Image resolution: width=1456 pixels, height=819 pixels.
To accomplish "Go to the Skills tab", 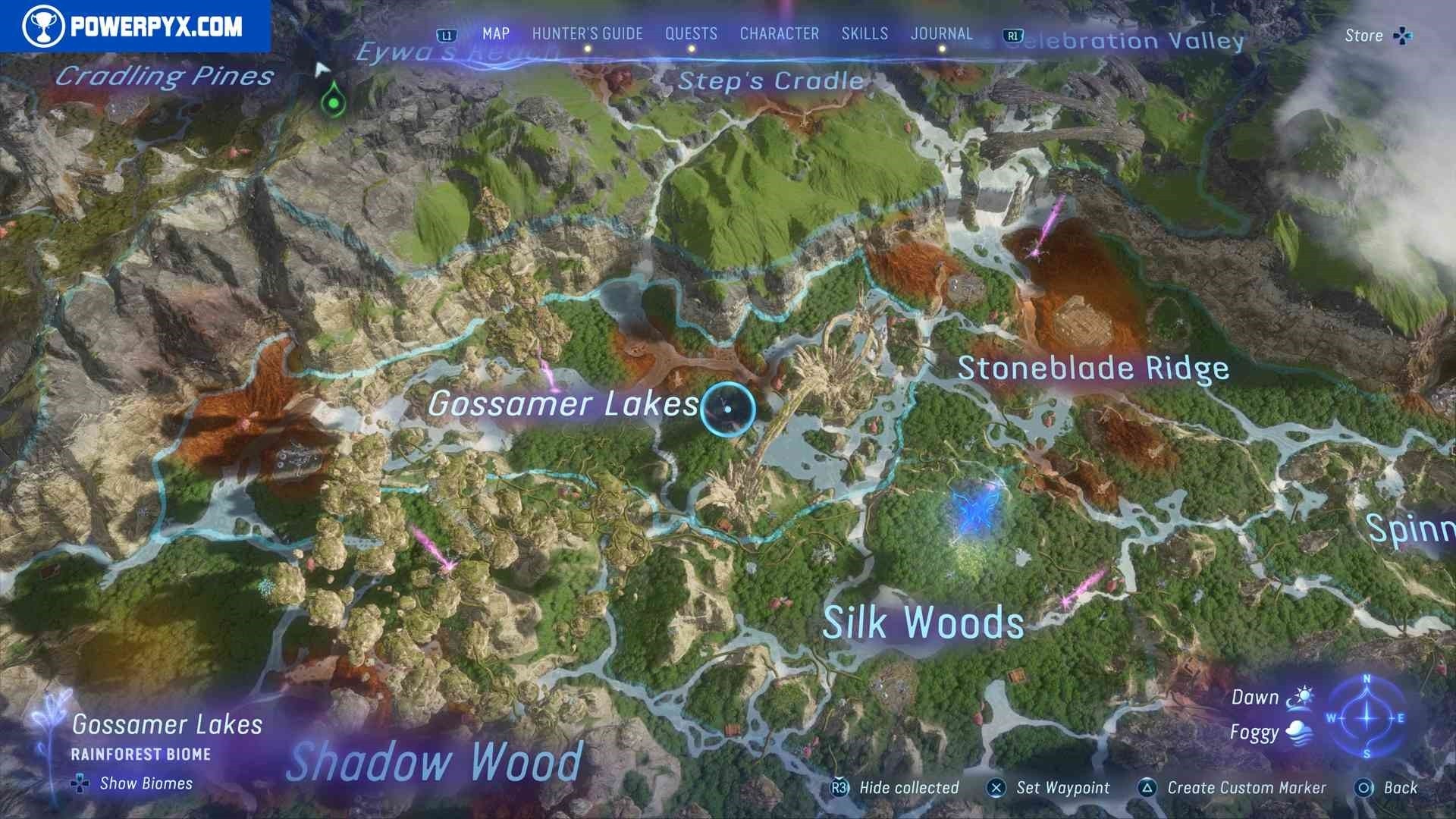I will (x=864, y=34).
